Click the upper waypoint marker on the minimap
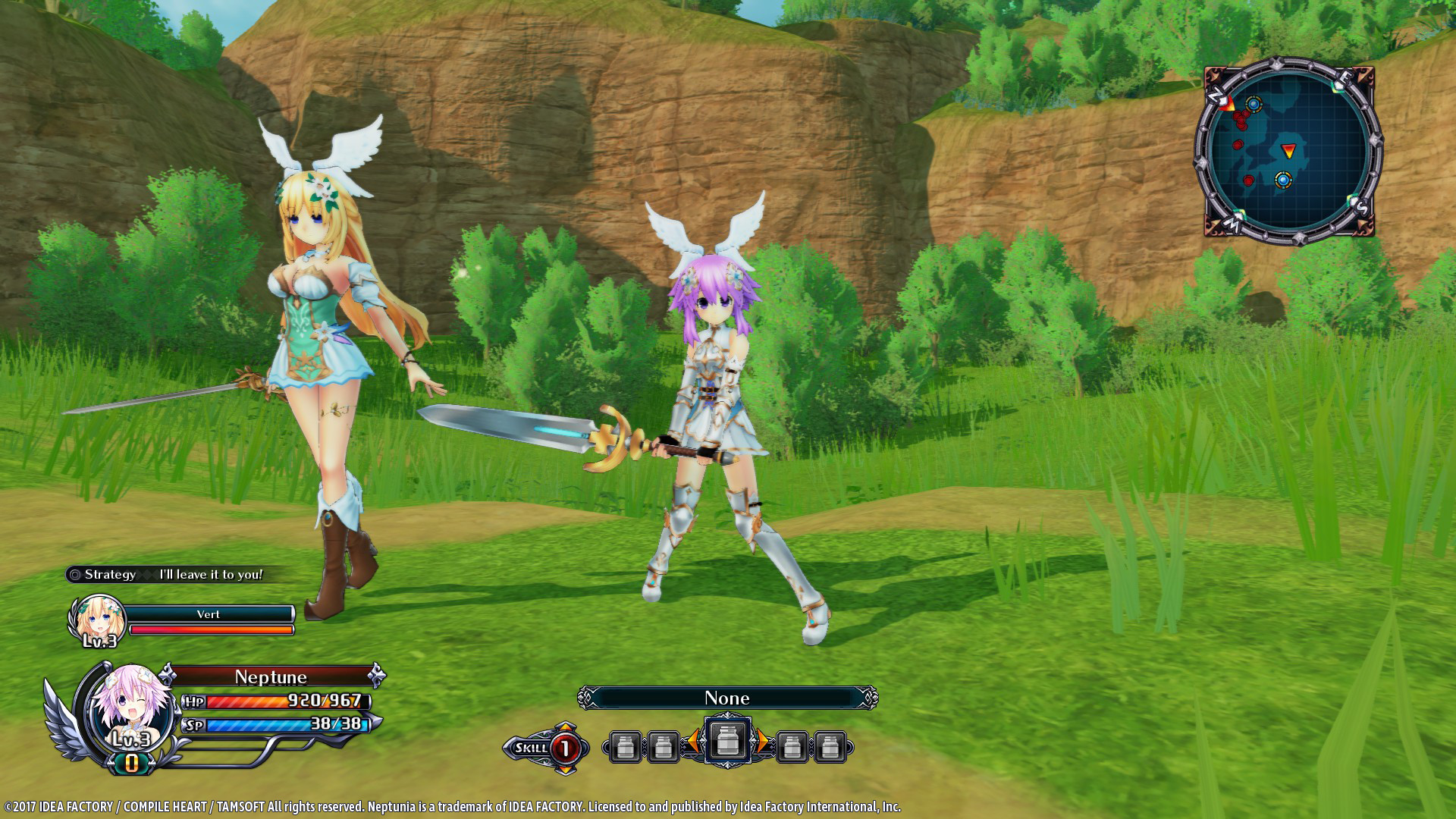 pos(1253,104)
